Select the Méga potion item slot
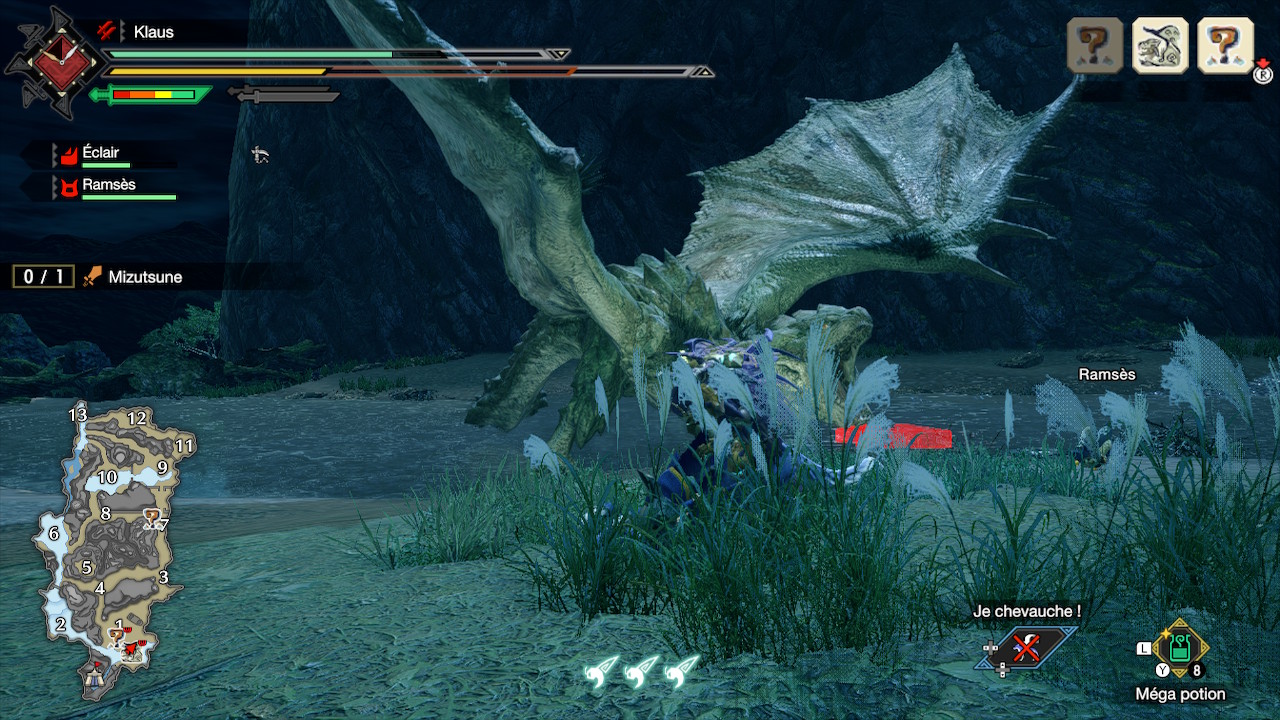 point(1181,649)
